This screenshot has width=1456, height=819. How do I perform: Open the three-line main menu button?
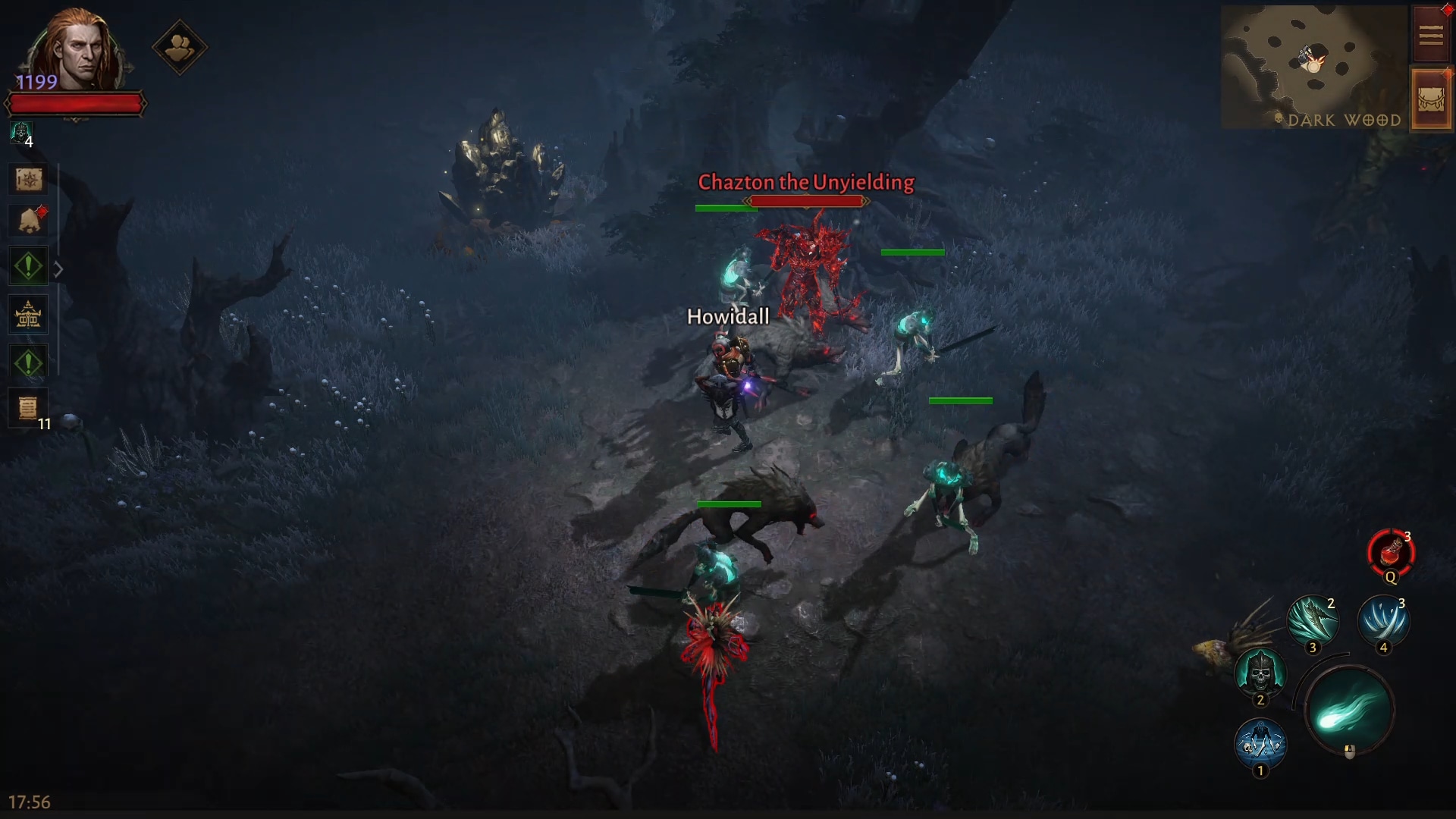pos(1430,35)
